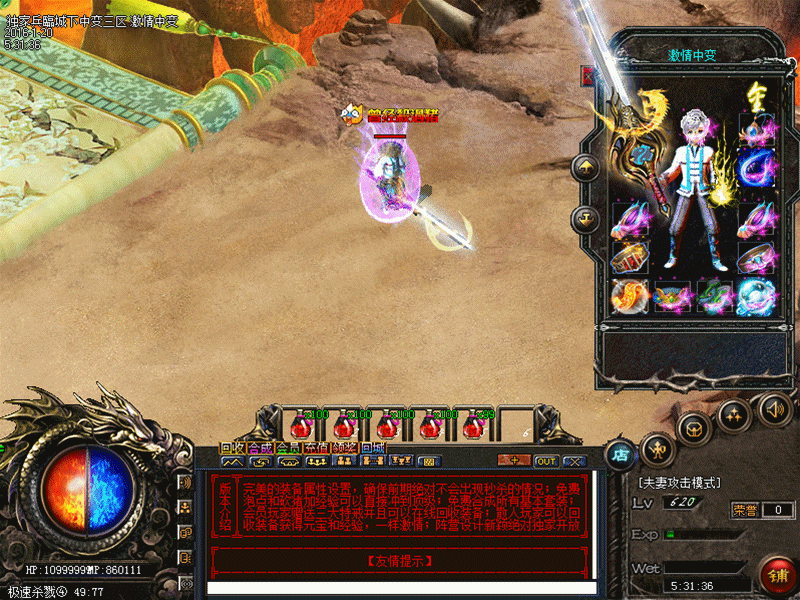The height and width of the screenshot is (600, 800).
Task: Open the 店 shop round button
Action: click(621, 452)
